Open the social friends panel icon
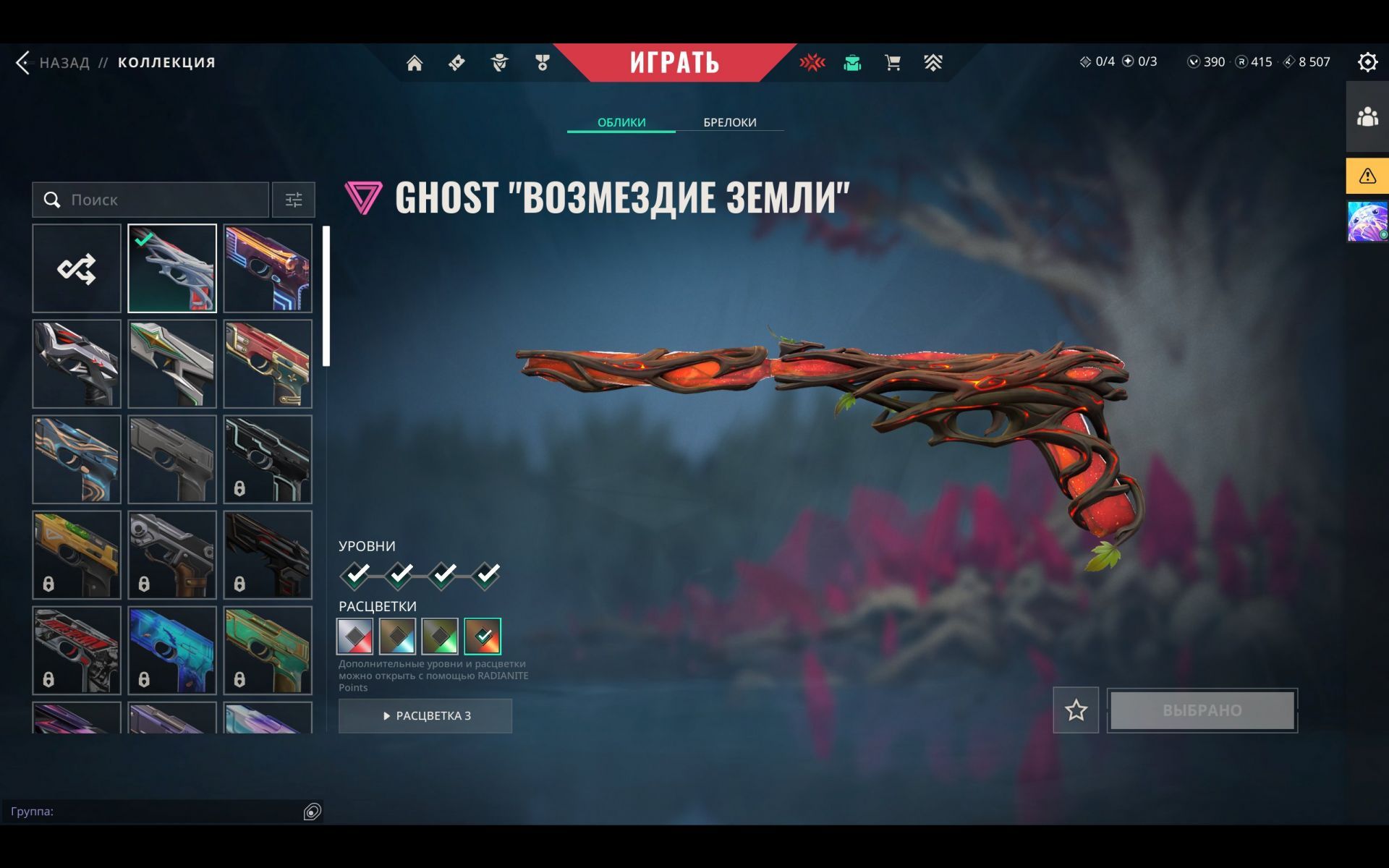 tap(1367, 116)
